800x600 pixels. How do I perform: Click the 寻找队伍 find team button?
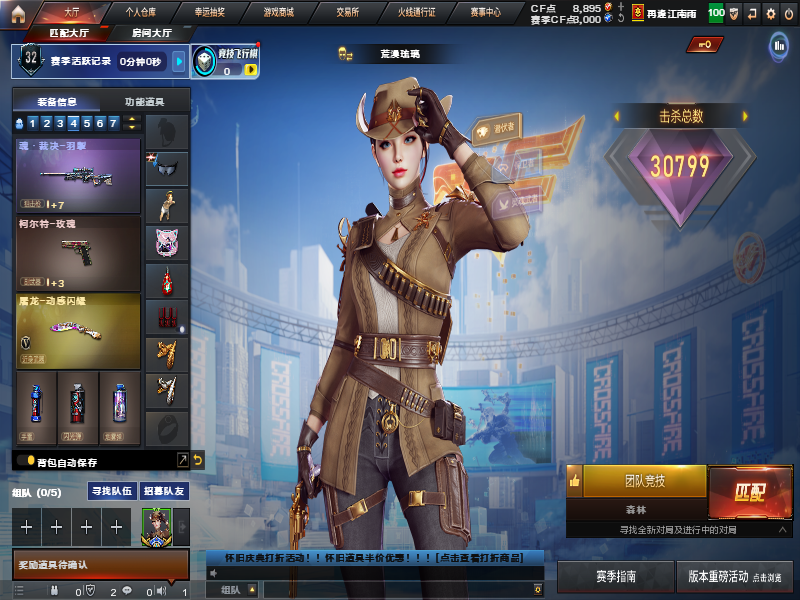coord(112,491)
